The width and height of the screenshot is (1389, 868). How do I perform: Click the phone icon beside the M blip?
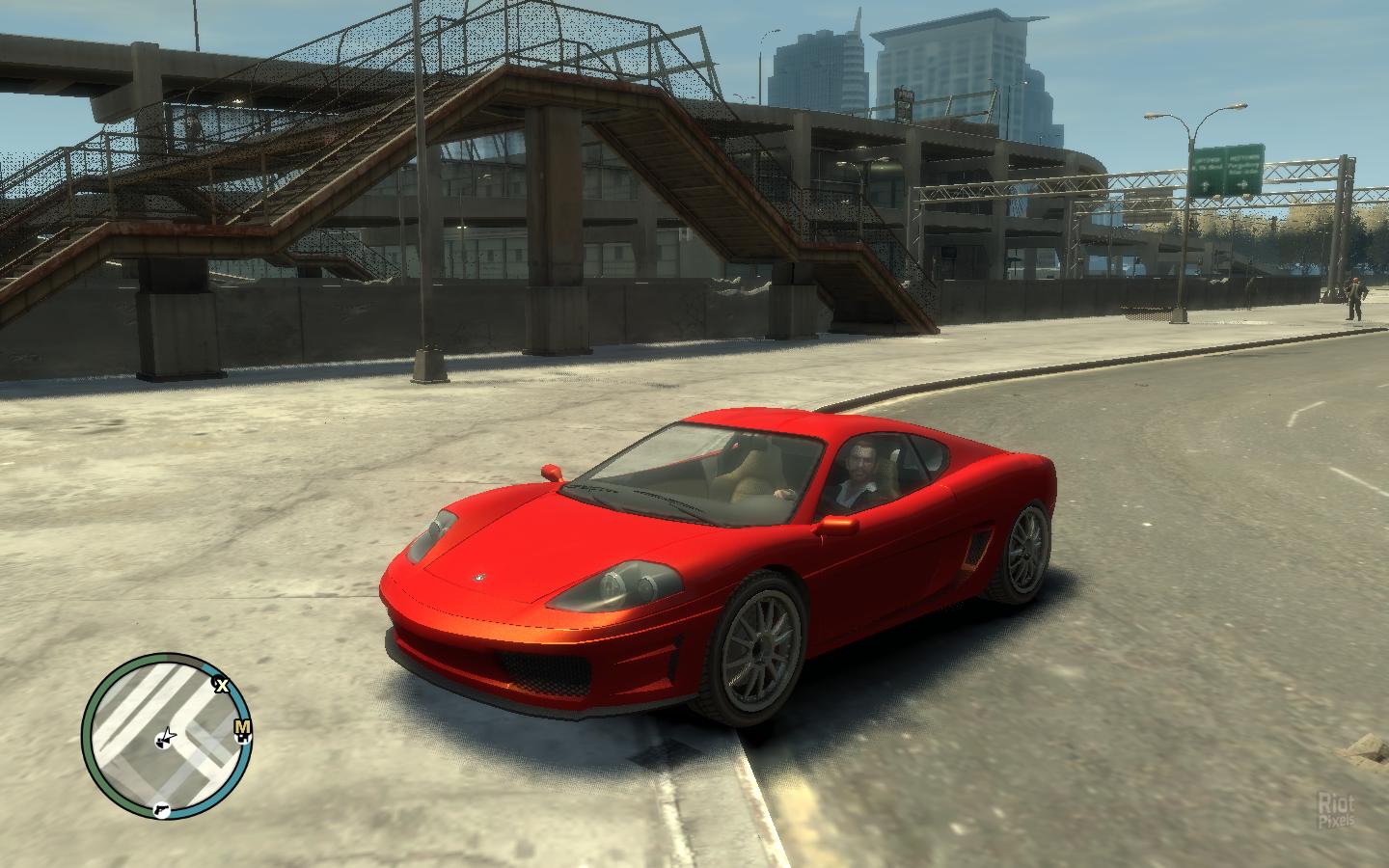click(x=242, y=739)
